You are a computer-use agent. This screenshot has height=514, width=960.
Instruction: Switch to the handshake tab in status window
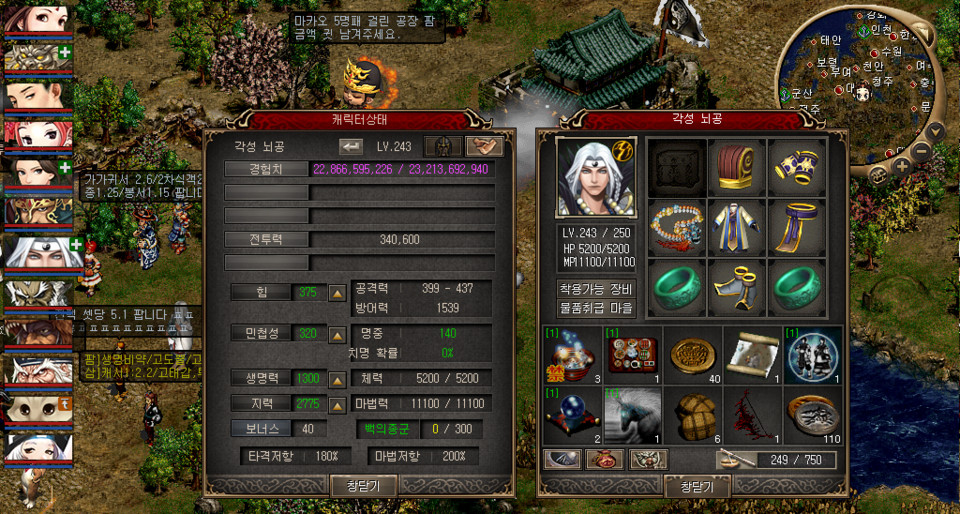tap(484, 146)
